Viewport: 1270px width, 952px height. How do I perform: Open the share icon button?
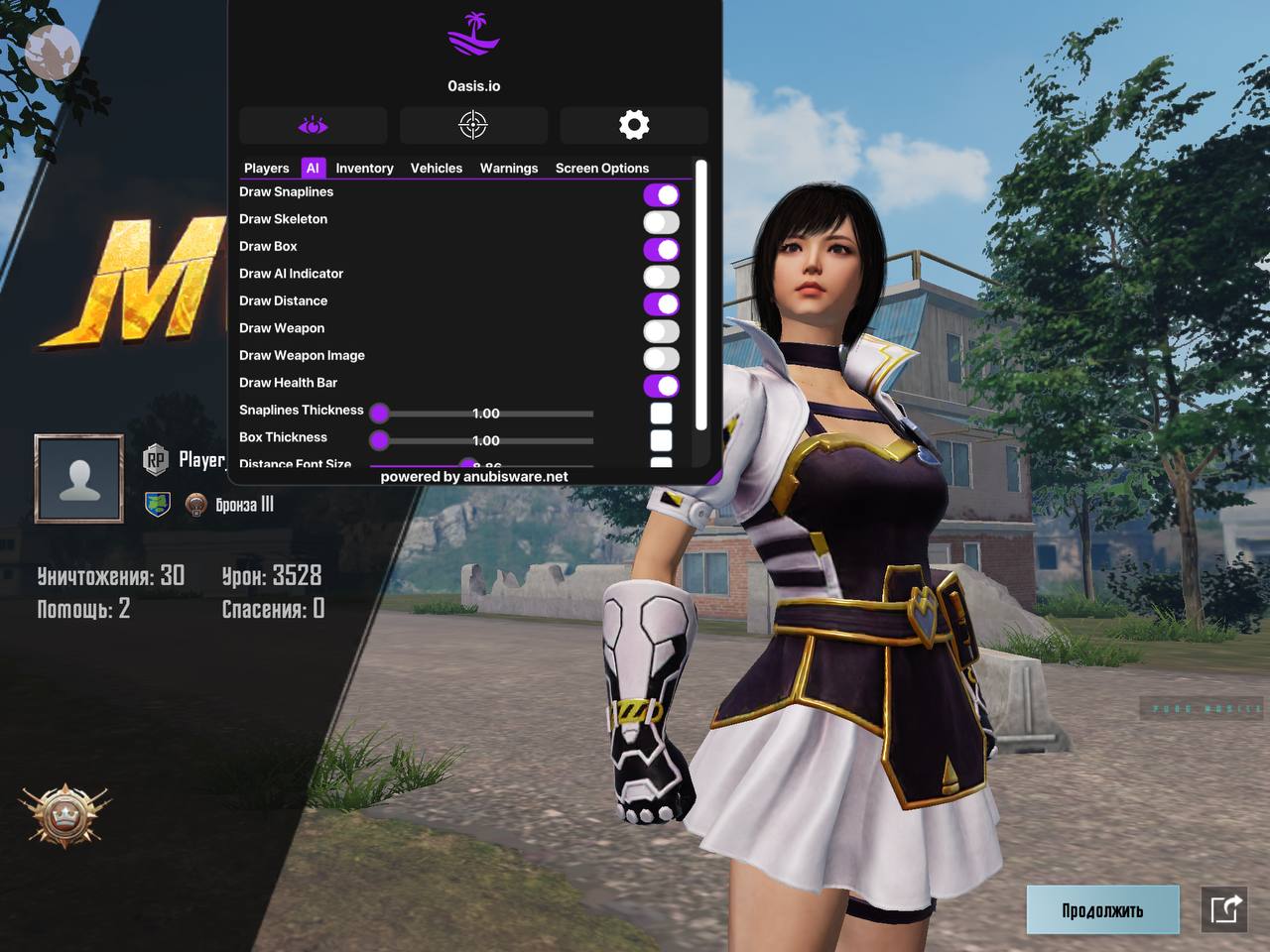tap(1224, 909)
